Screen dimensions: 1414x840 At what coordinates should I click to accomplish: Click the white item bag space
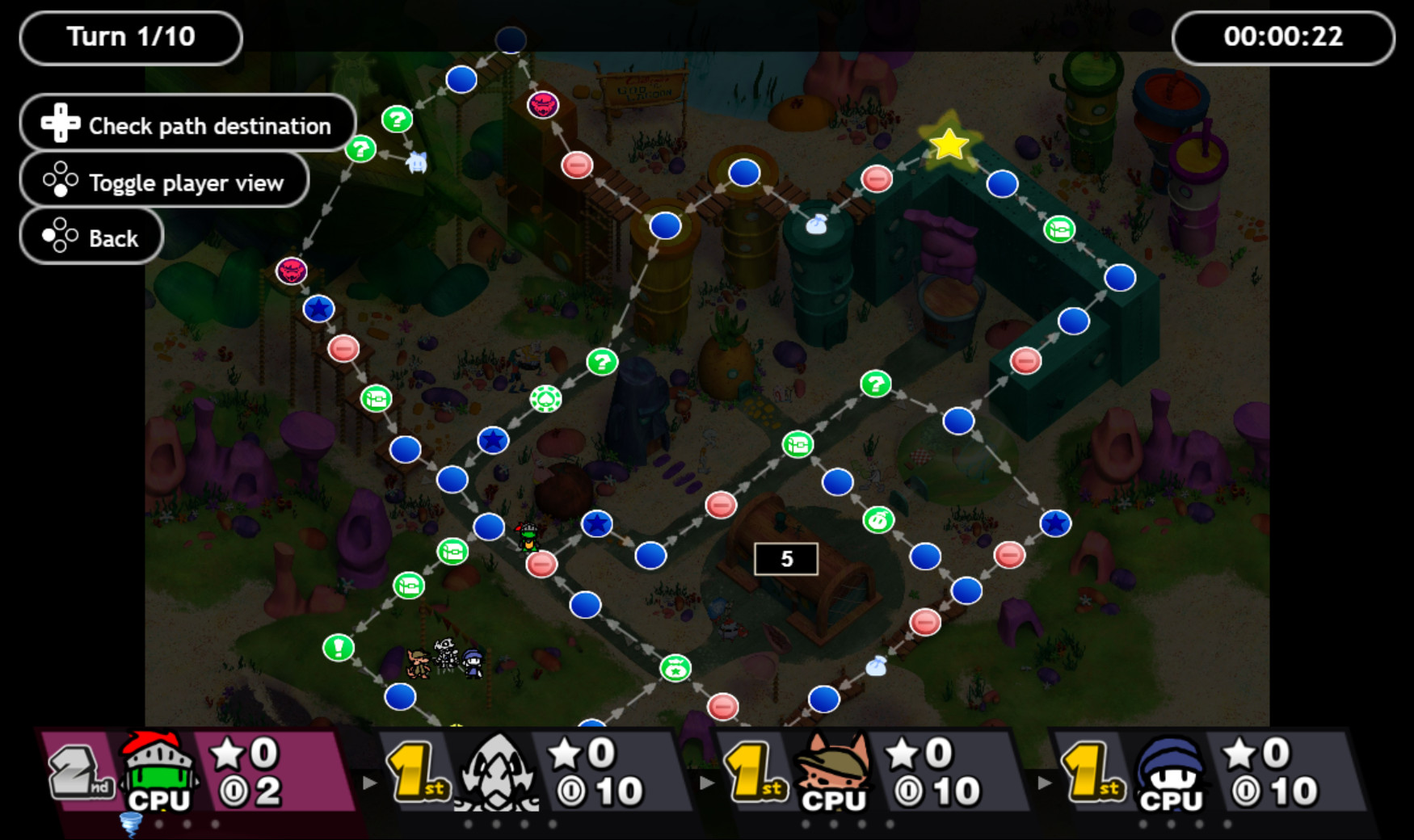coord(818,225)
